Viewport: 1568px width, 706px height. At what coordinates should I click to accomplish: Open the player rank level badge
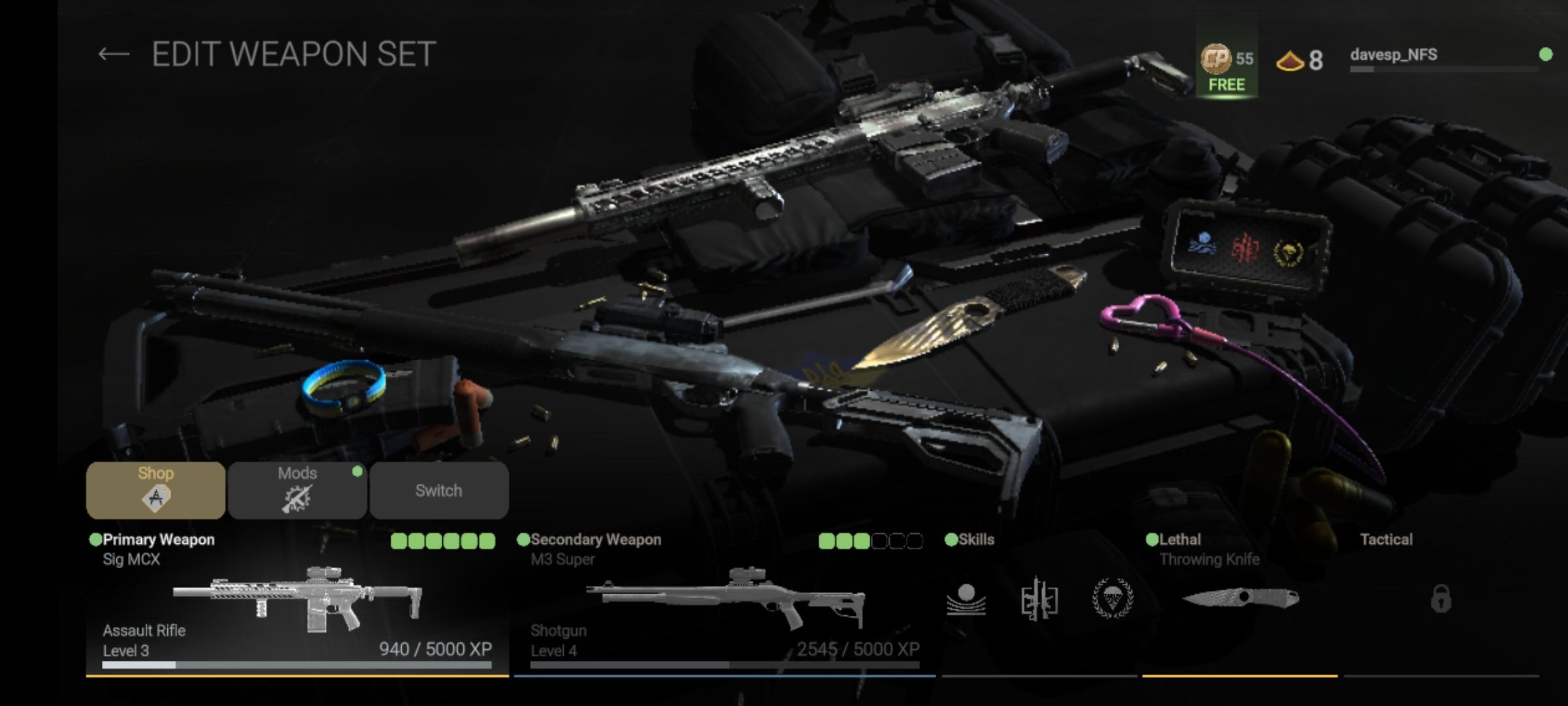point(1299,61)
